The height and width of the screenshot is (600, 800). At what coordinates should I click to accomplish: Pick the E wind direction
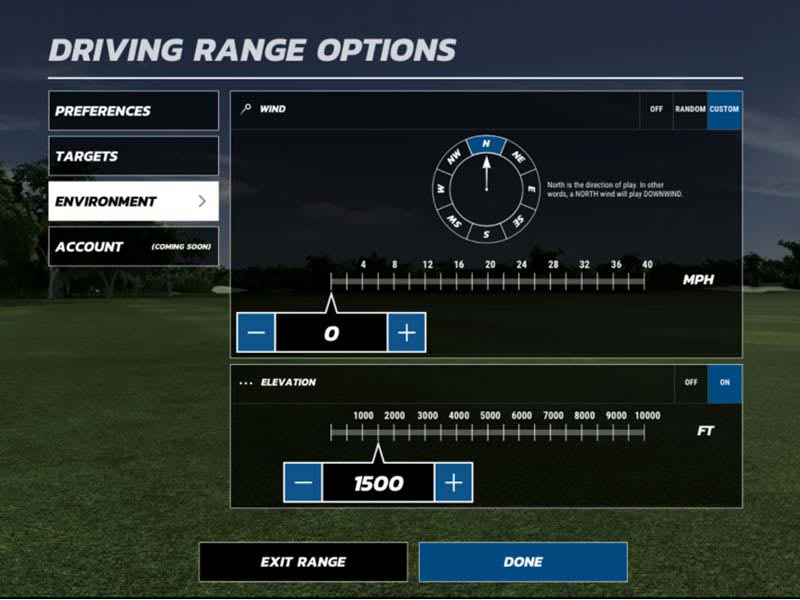[x=531, y=188]
